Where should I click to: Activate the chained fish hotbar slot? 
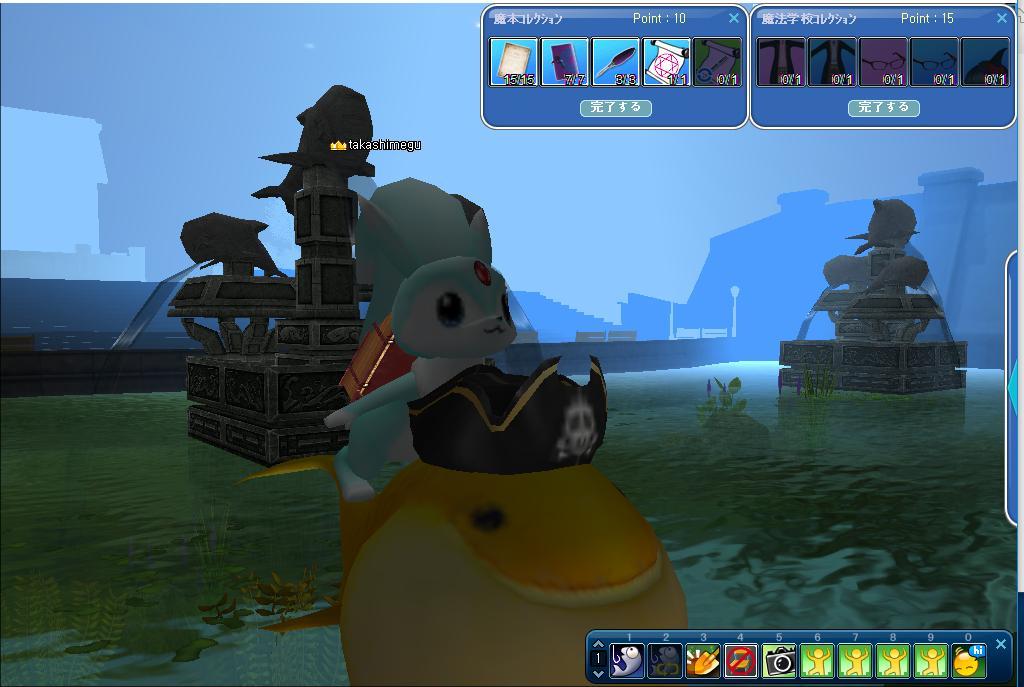(665, 660)
